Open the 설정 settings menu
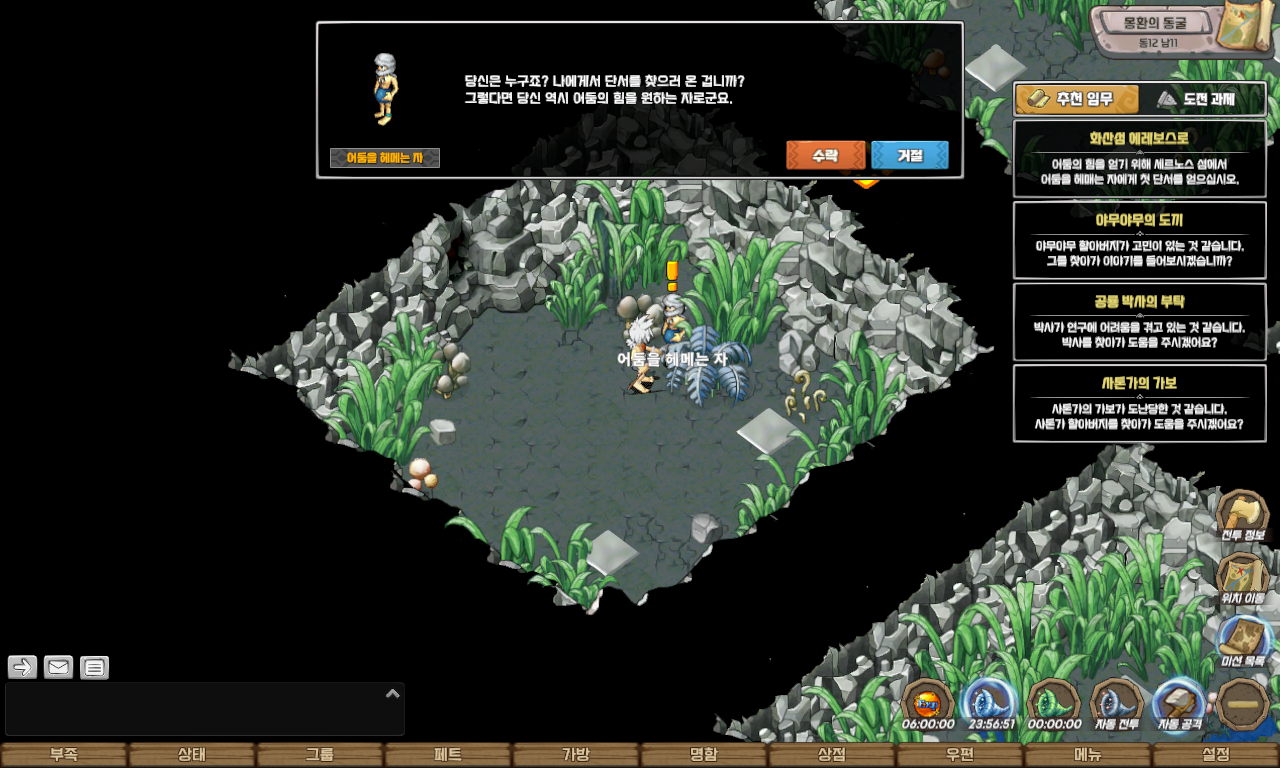The height and width of the screenshot is (768, 1280). (1216, 755)
